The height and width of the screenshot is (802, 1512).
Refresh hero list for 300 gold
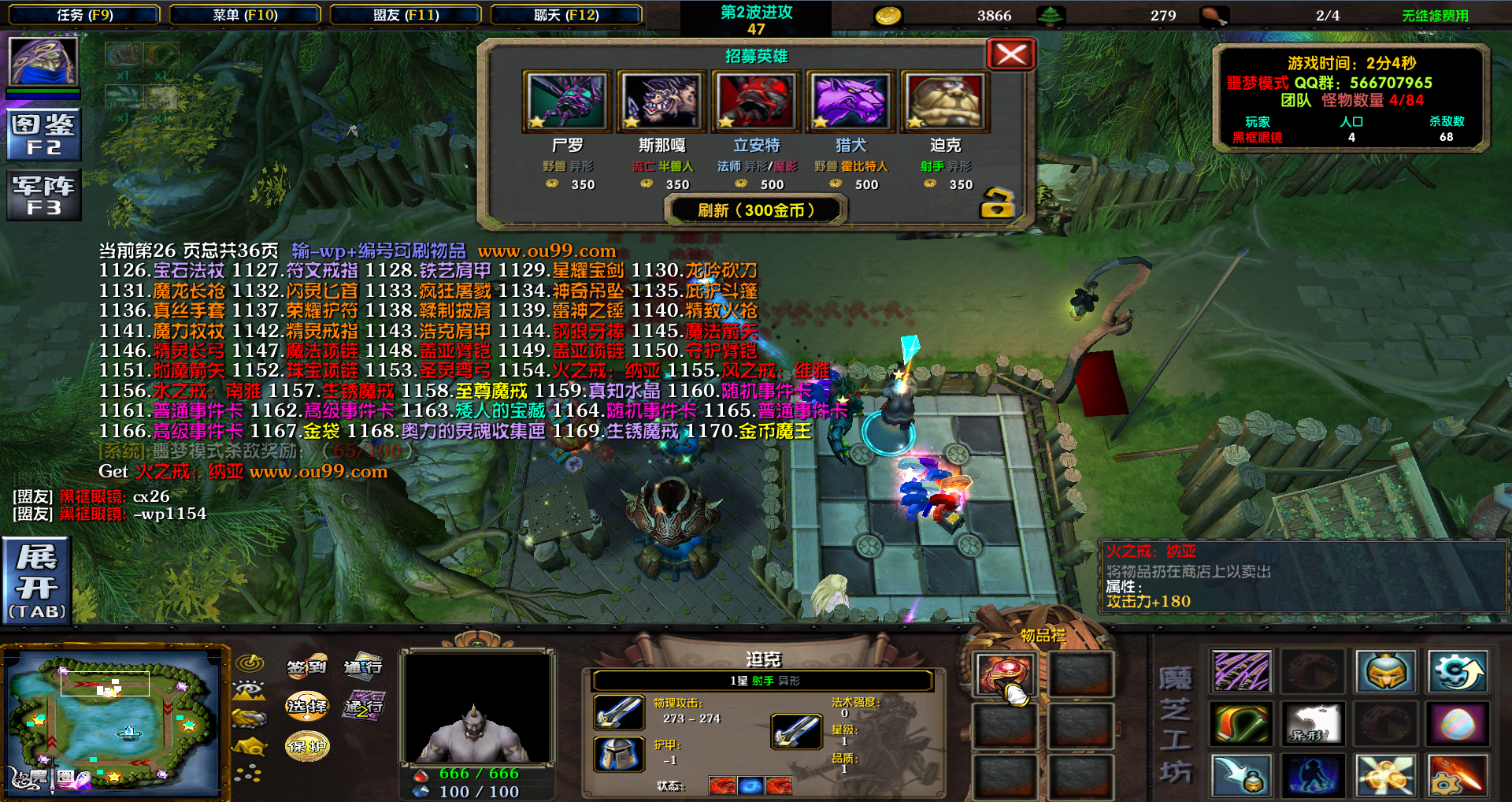756,210
